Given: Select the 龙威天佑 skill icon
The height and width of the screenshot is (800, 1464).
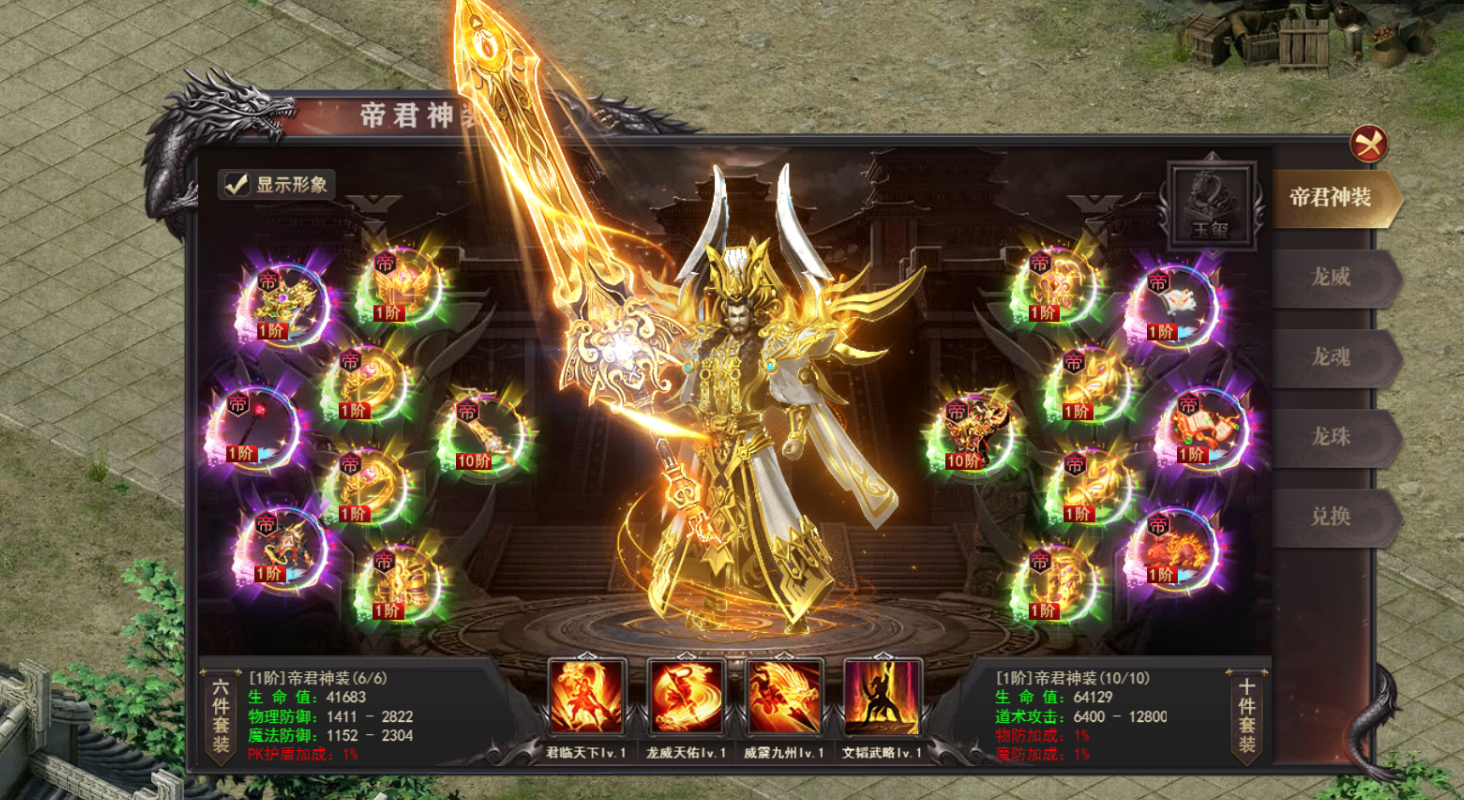Looking at the screenshot, I should 685,696.
